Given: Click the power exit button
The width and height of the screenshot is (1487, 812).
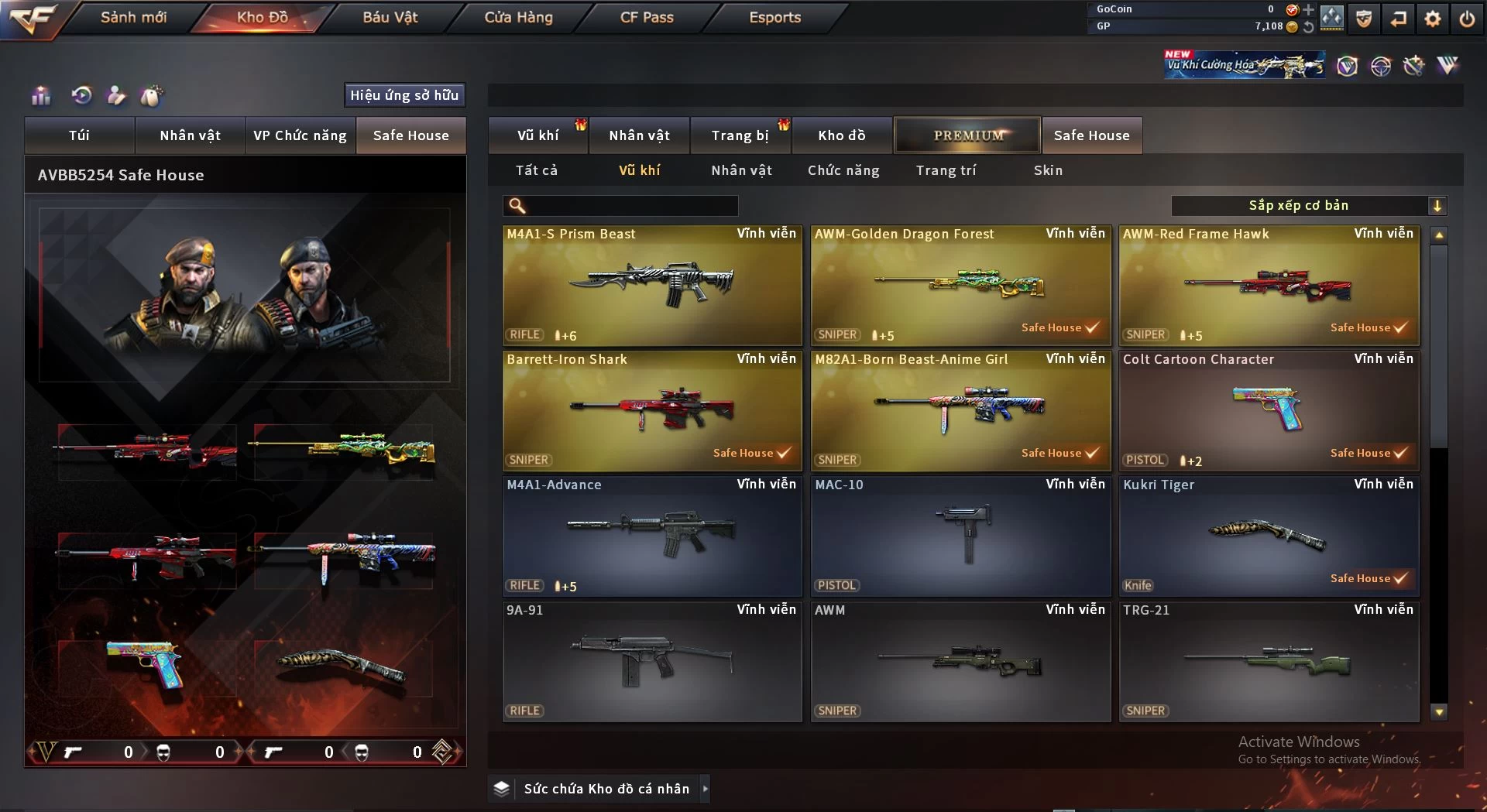Looking at the screenshot, I should point(1467,19).
